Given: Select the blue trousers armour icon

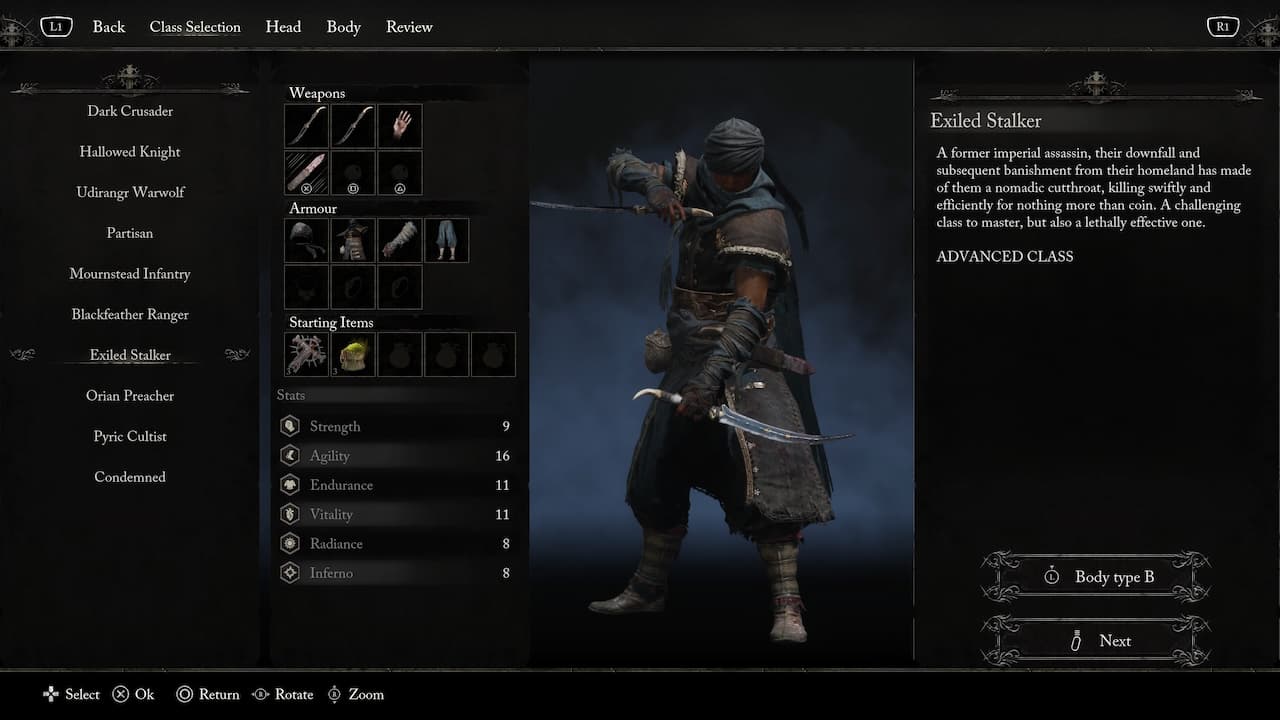Looking at the screenshot, I should 446,240.
